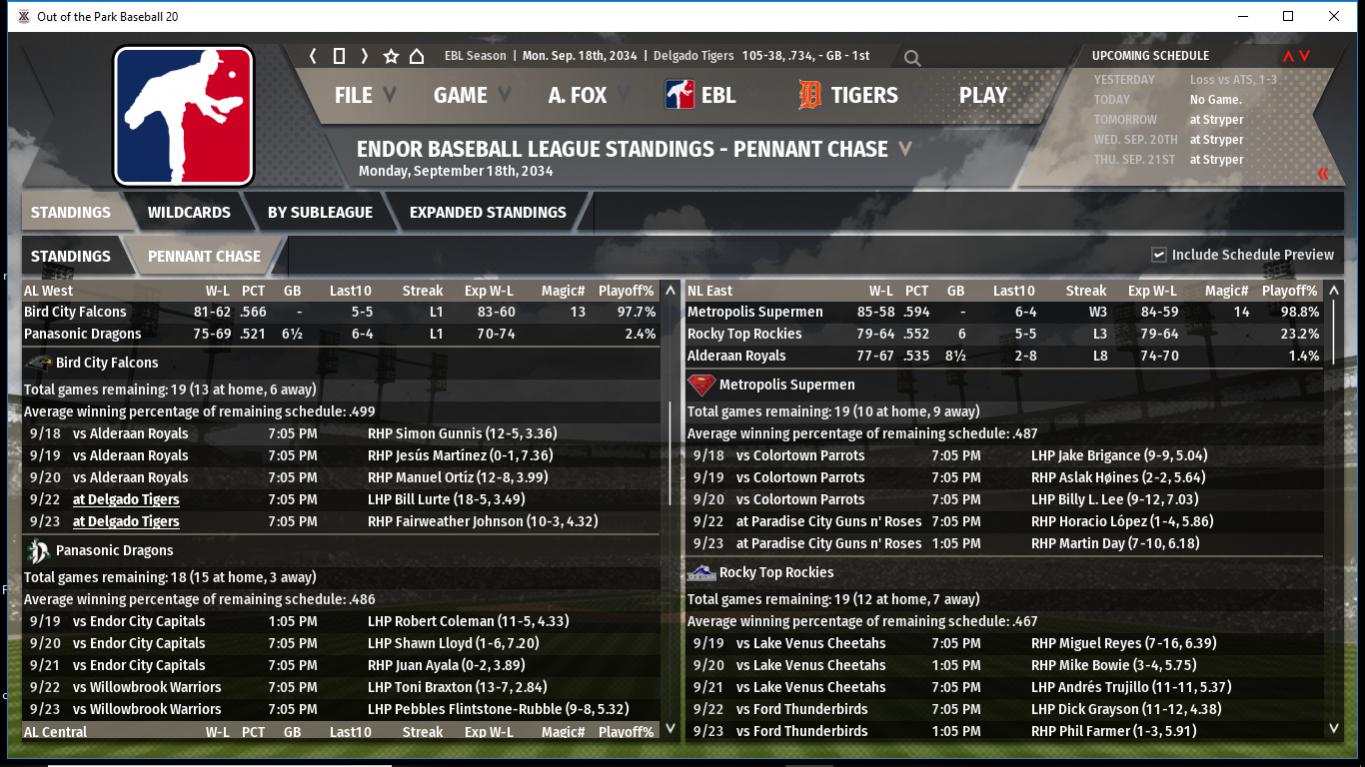The height and width of the screenshot is (767, 1365).
Task: Toggle the Include Schedule Preview checkbox
Action: [x=1159, y=255]
